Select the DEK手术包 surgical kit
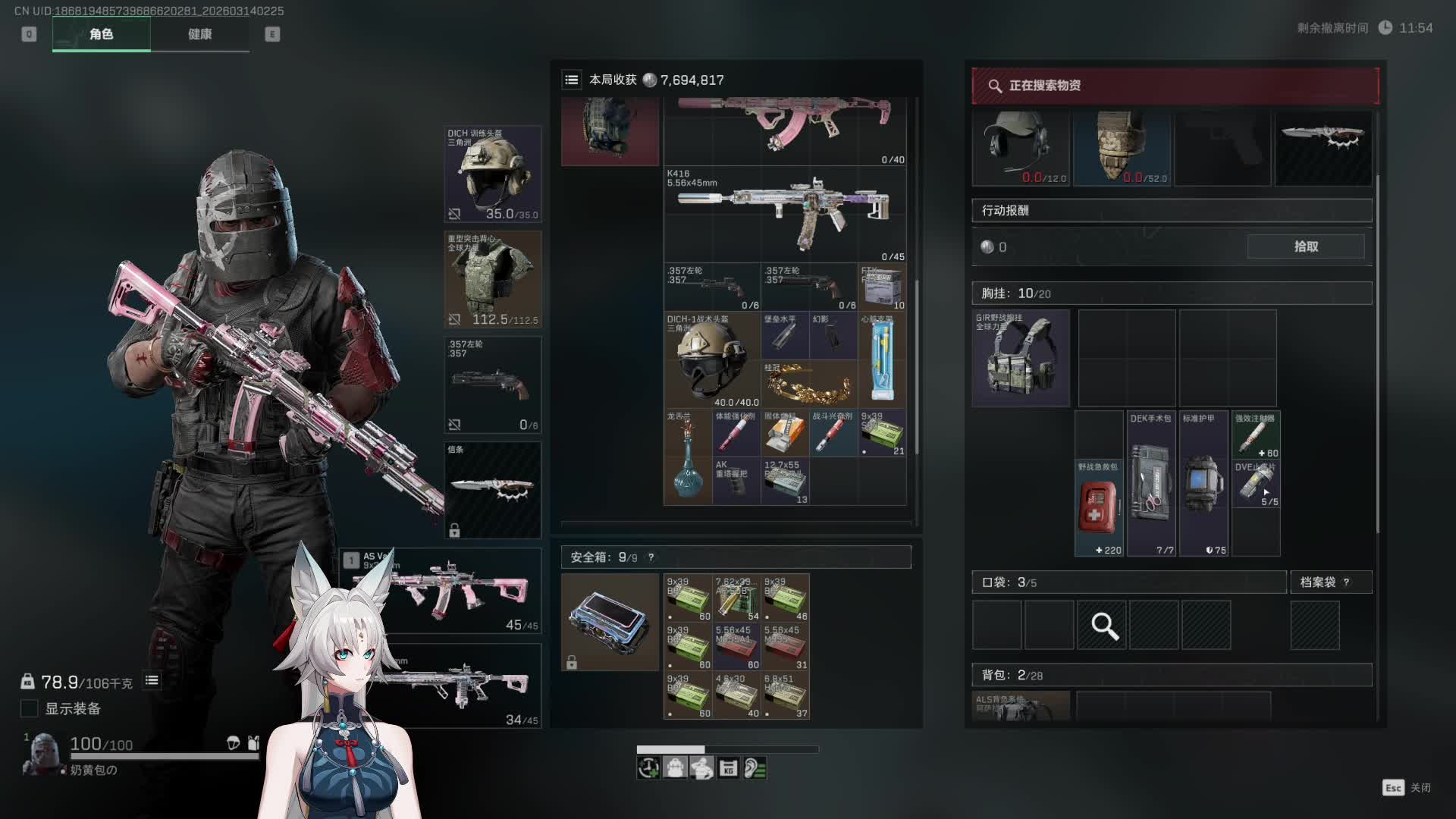 (x=1150, y=483)
